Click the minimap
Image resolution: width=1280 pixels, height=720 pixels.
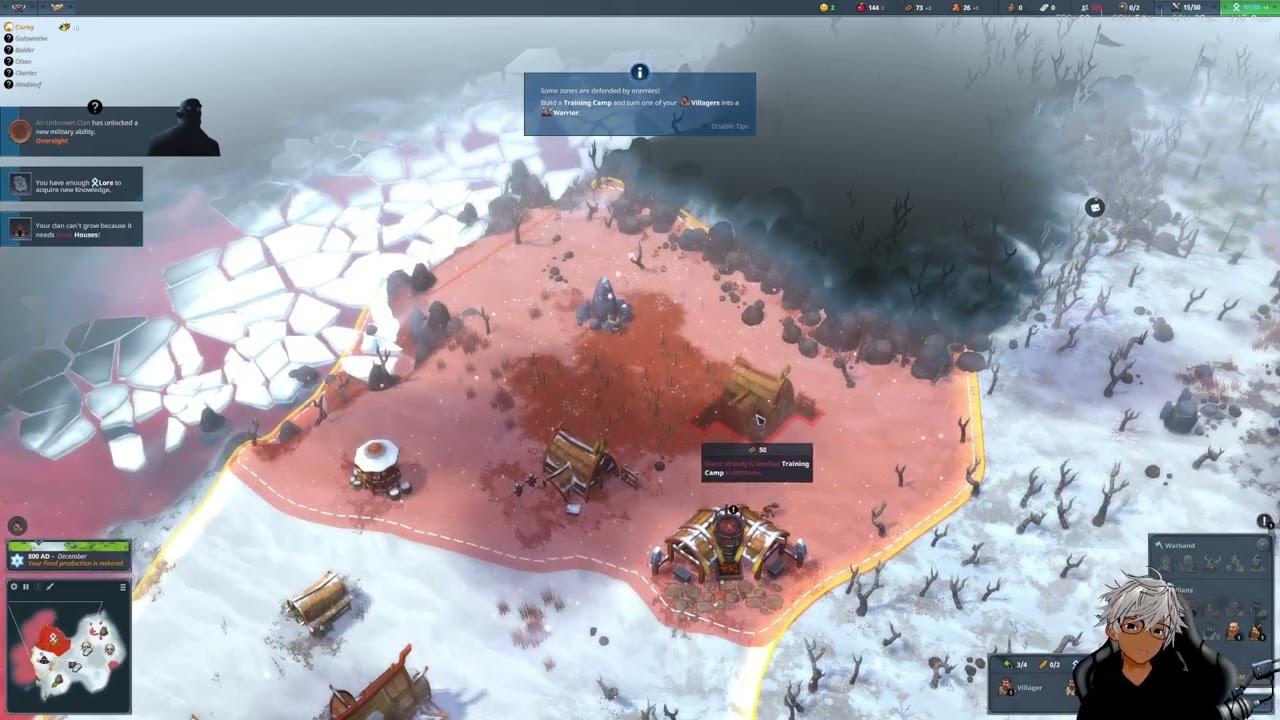coord(68,650)
